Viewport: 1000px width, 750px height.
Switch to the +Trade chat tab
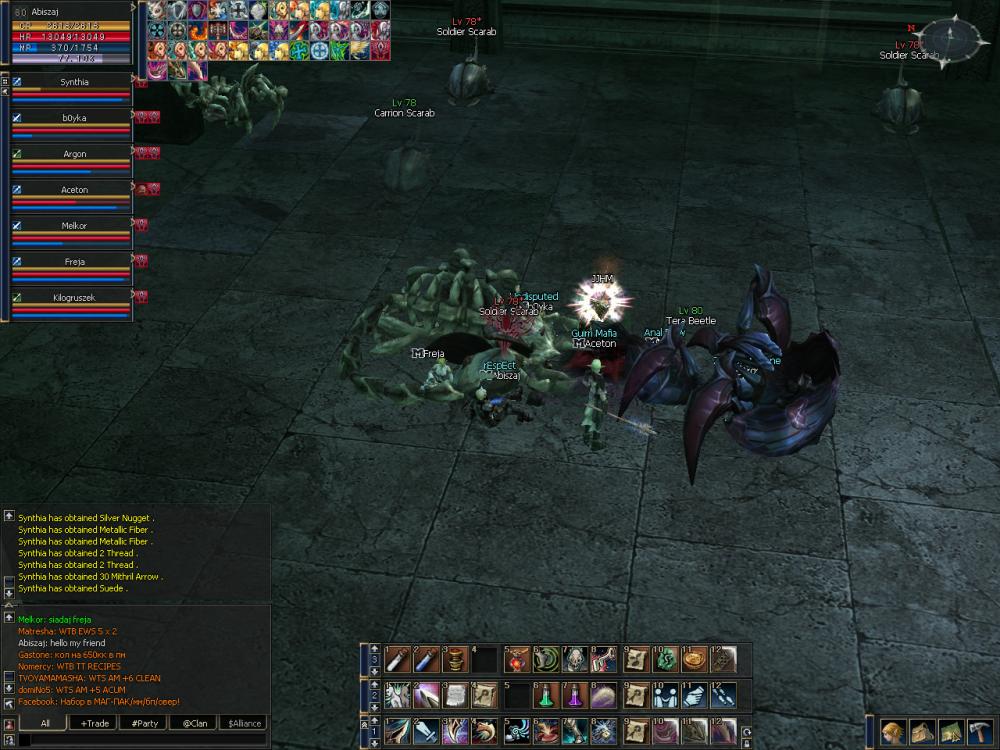96,723
